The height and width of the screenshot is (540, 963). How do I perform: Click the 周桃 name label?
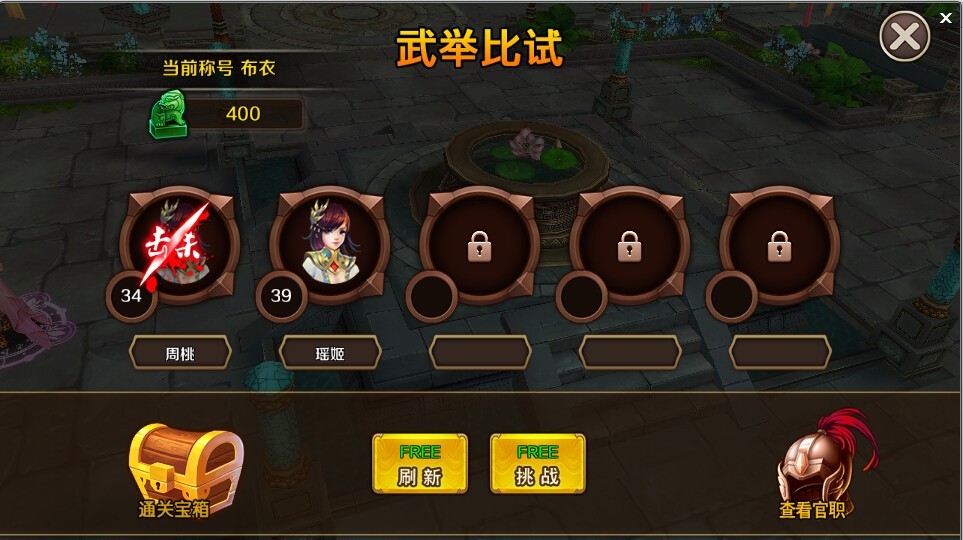pos(180,352)
